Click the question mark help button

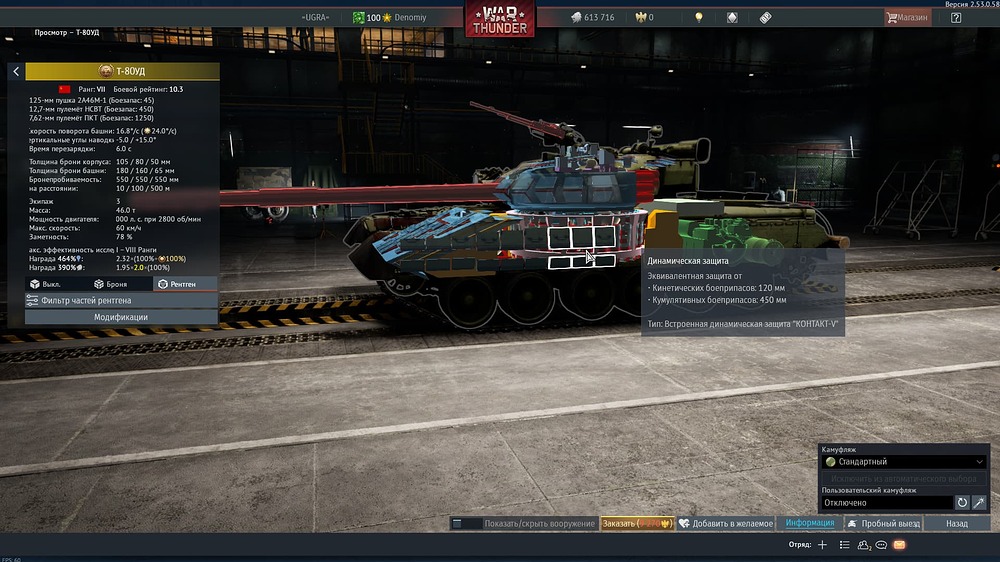coord(957,17)
